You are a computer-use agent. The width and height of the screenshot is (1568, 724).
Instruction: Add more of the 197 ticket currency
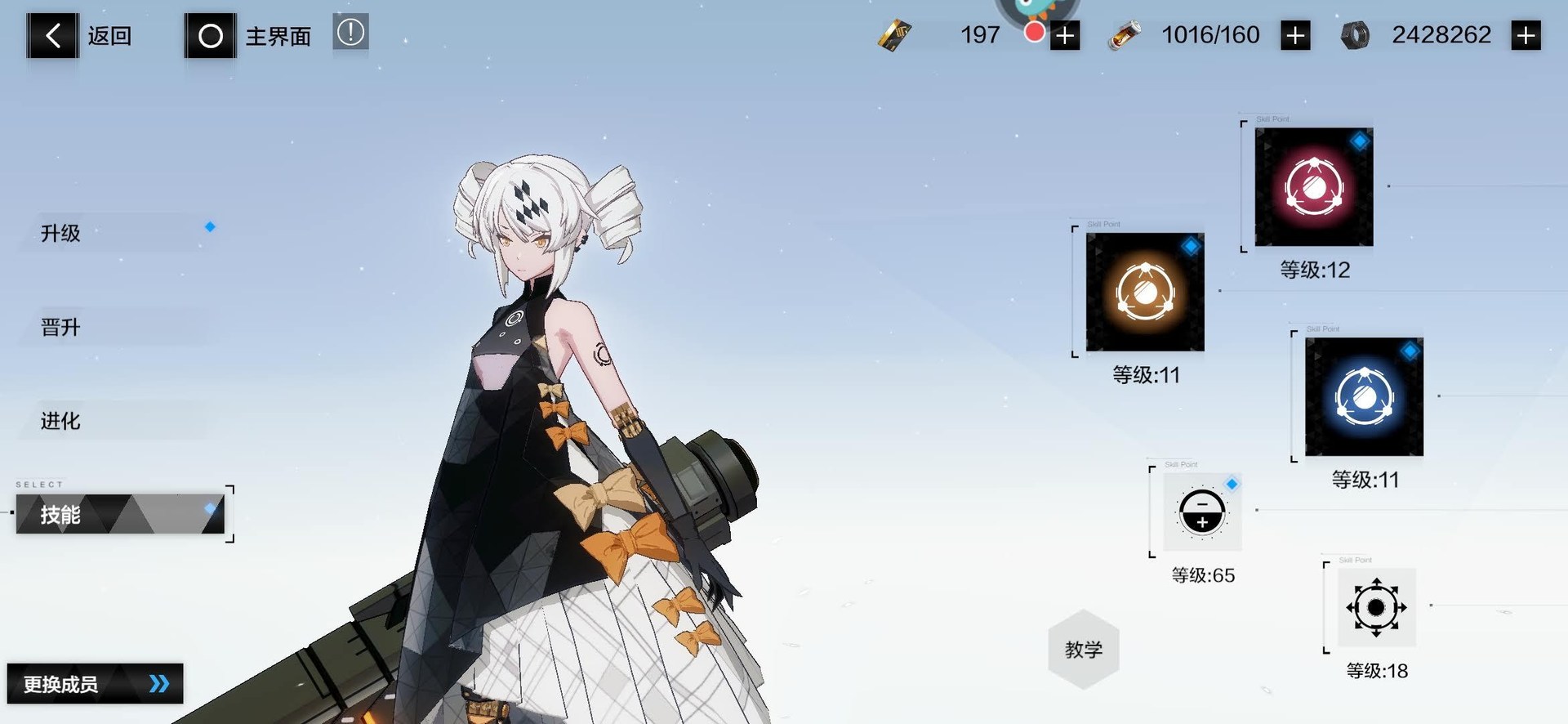coord(1065,36)
